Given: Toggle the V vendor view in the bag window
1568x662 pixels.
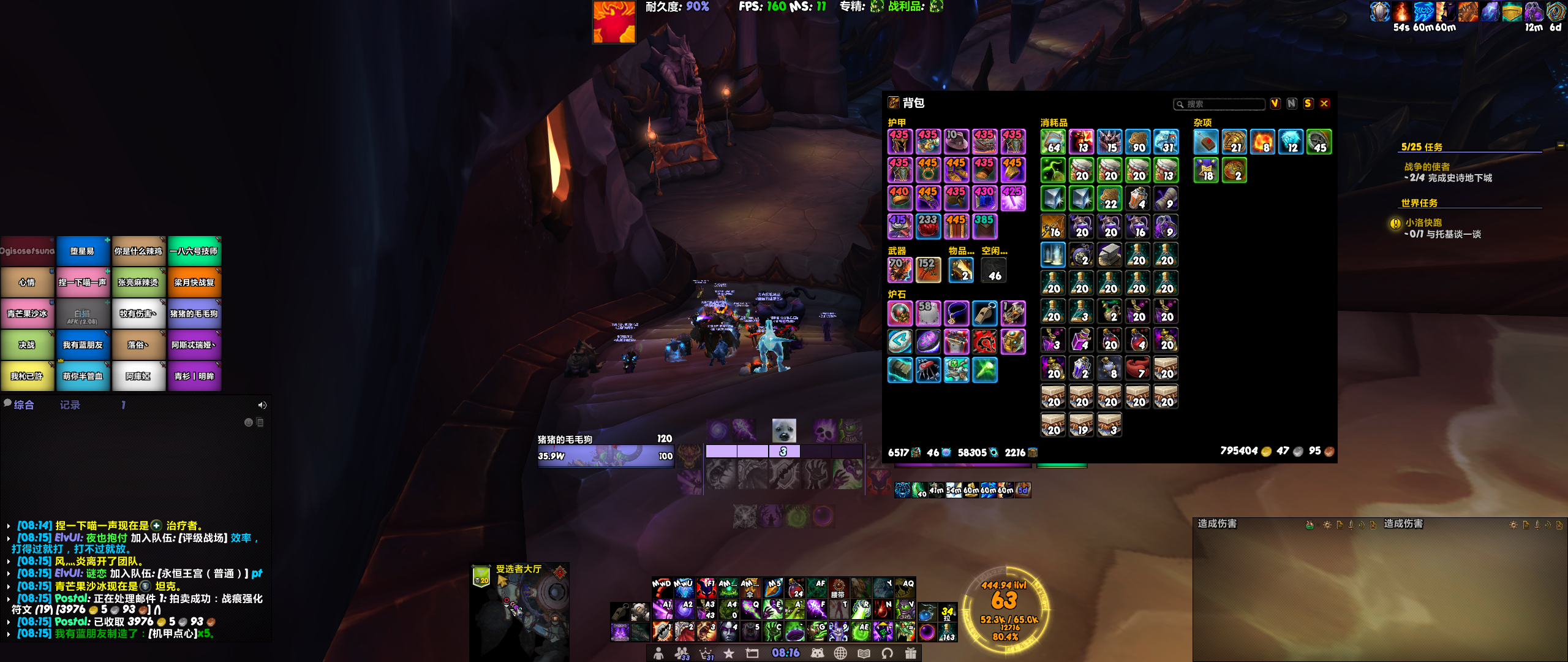Looking at the screenshot, I should pyautogui.click(x=1275, y=104).
